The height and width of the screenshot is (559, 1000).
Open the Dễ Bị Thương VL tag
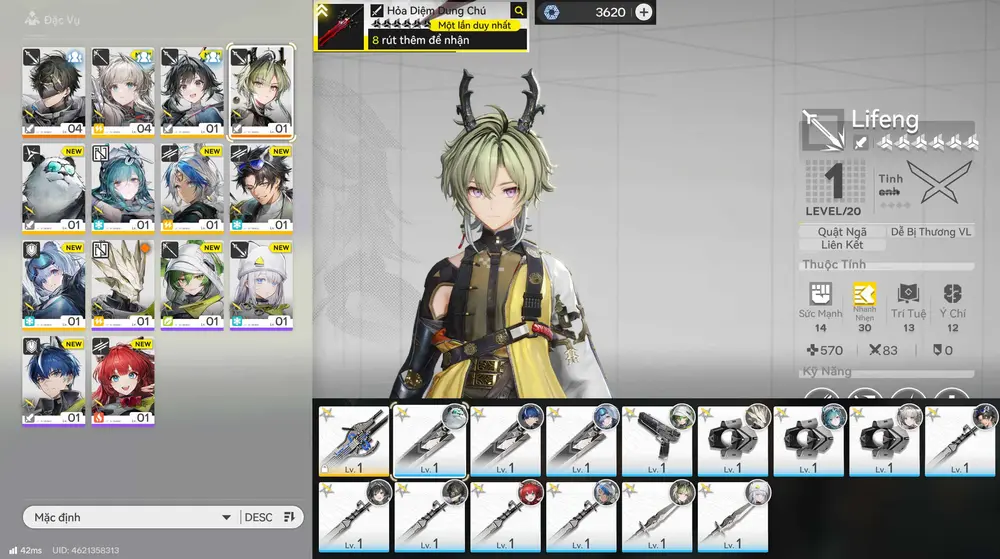930,231
